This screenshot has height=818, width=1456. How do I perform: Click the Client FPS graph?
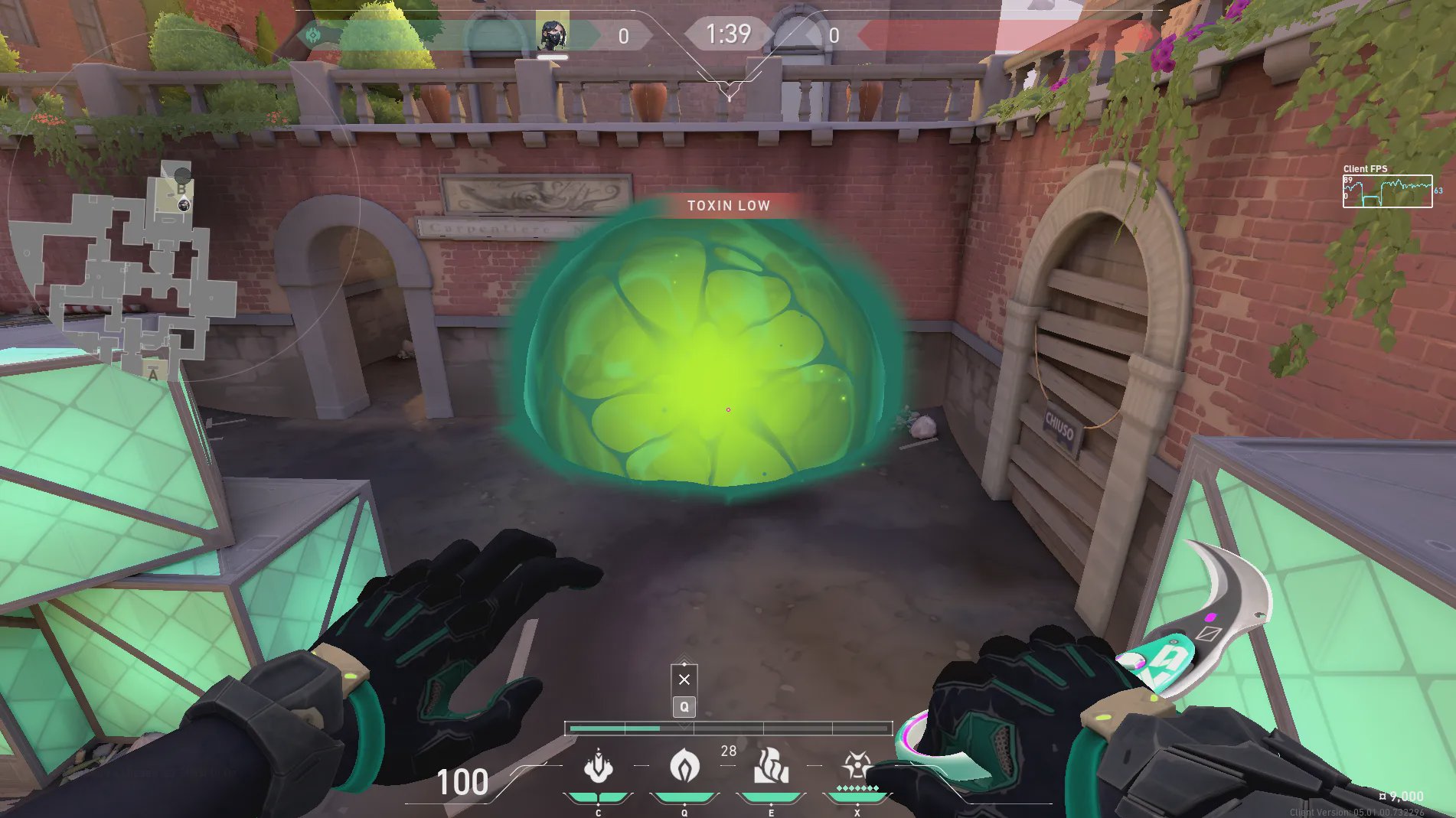click(x=1387, y=191)
